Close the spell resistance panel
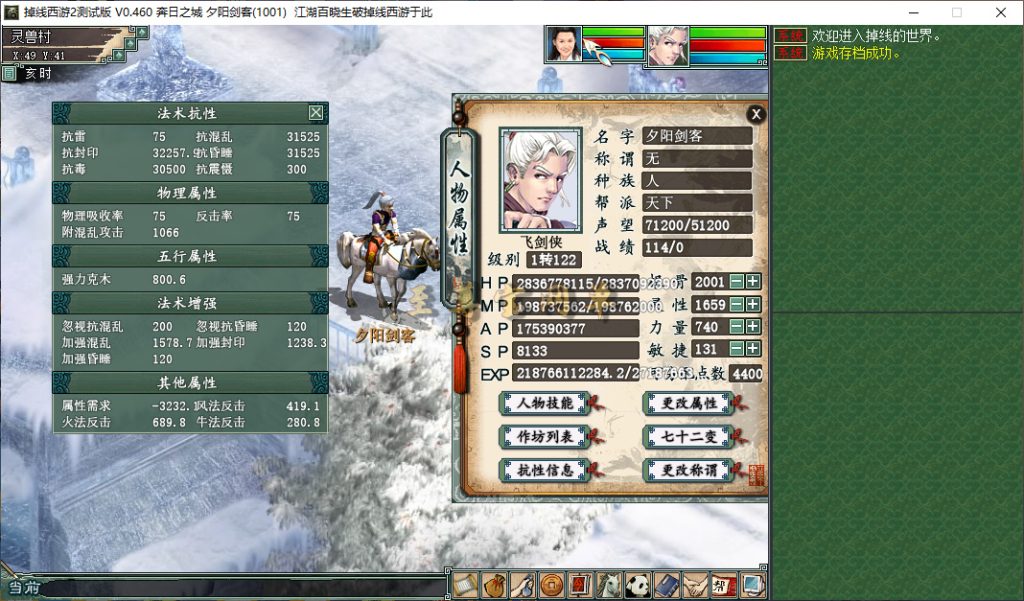Screen dimensions: 1024x601 [316, 113]
